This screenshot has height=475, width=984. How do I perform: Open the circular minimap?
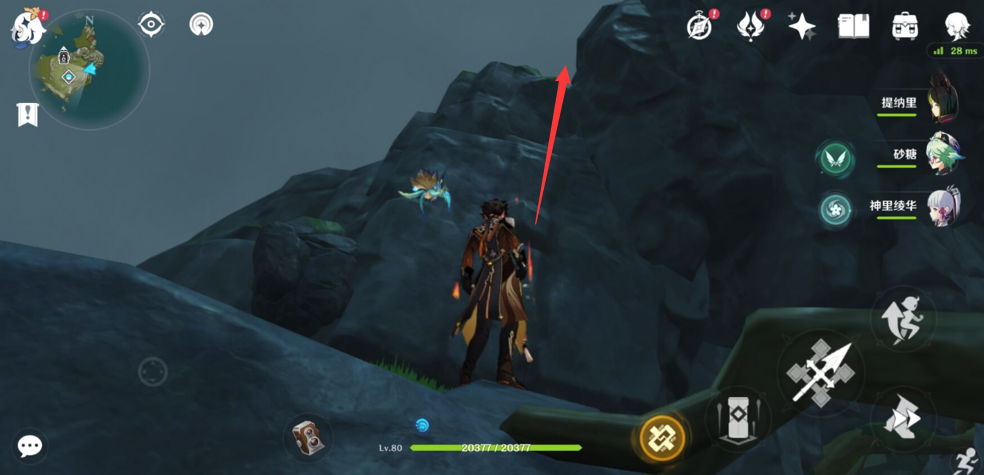(89, 68)
